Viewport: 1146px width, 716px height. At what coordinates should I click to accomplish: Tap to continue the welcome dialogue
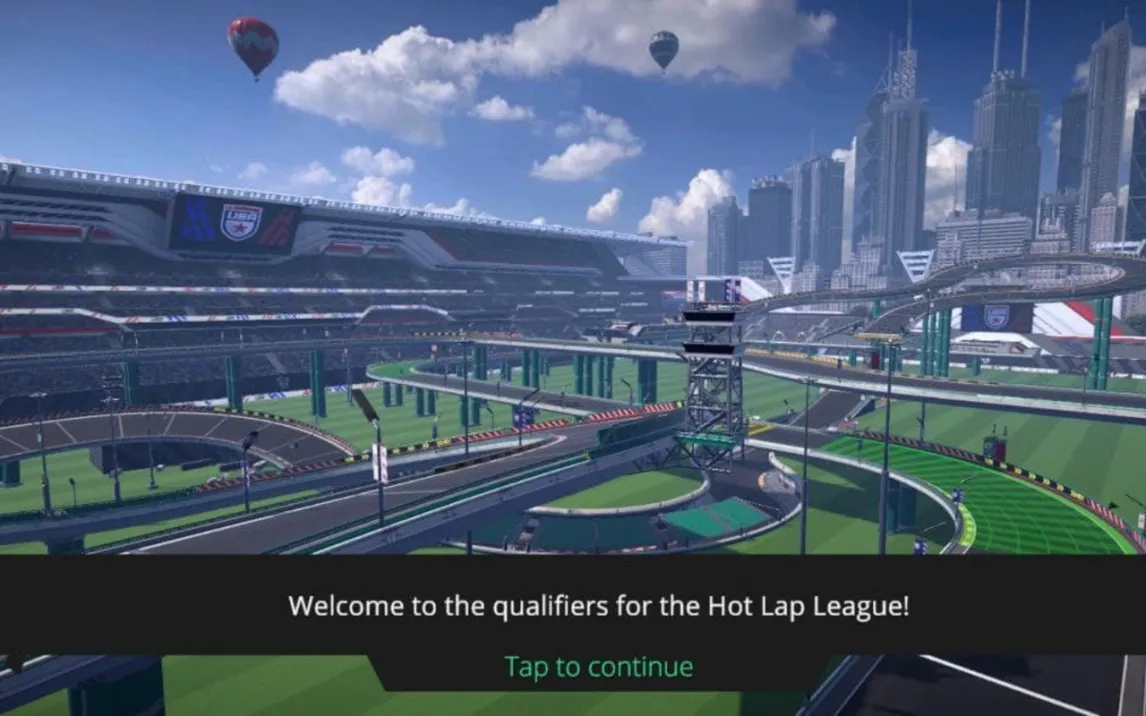point(598,666)
